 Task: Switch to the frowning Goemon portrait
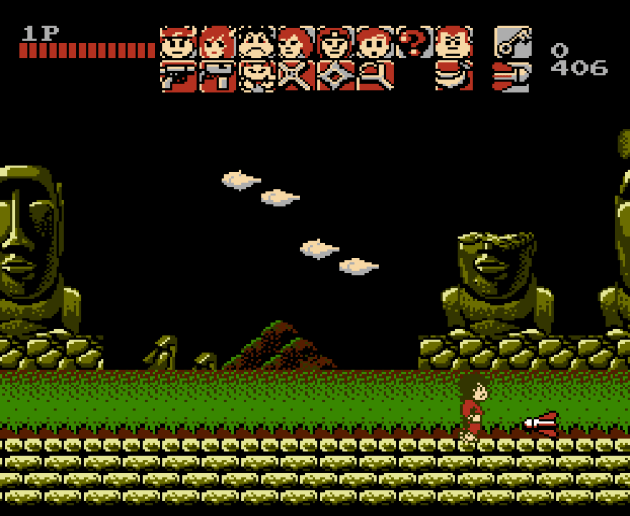pyautogui.click(x=256, y=43)
